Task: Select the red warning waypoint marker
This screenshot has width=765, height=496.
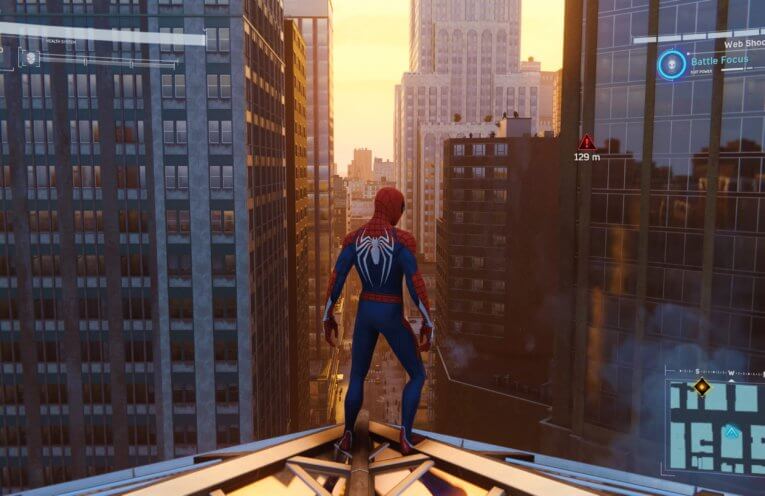Action: click(x=587, y=143)
